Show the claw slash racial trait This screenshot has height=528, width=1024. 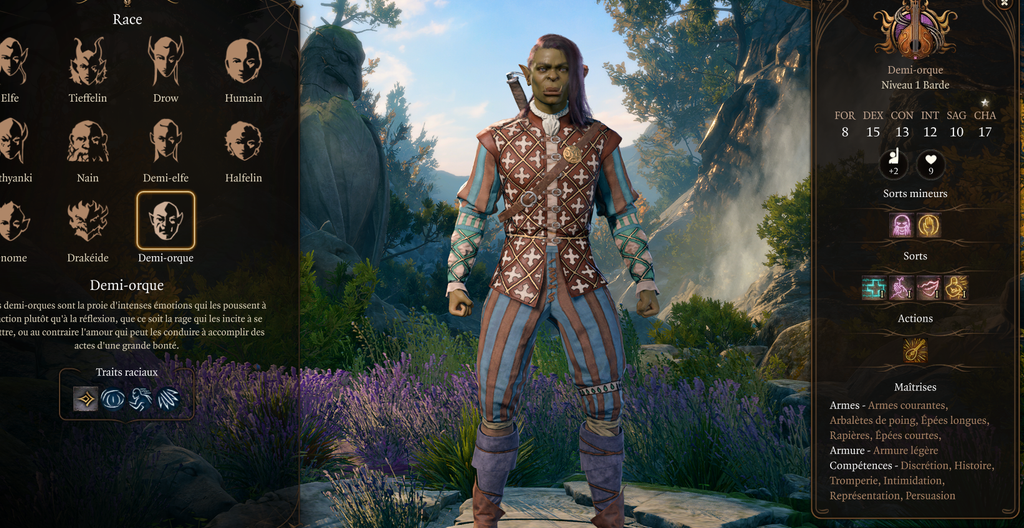click(x=168, y=399)
